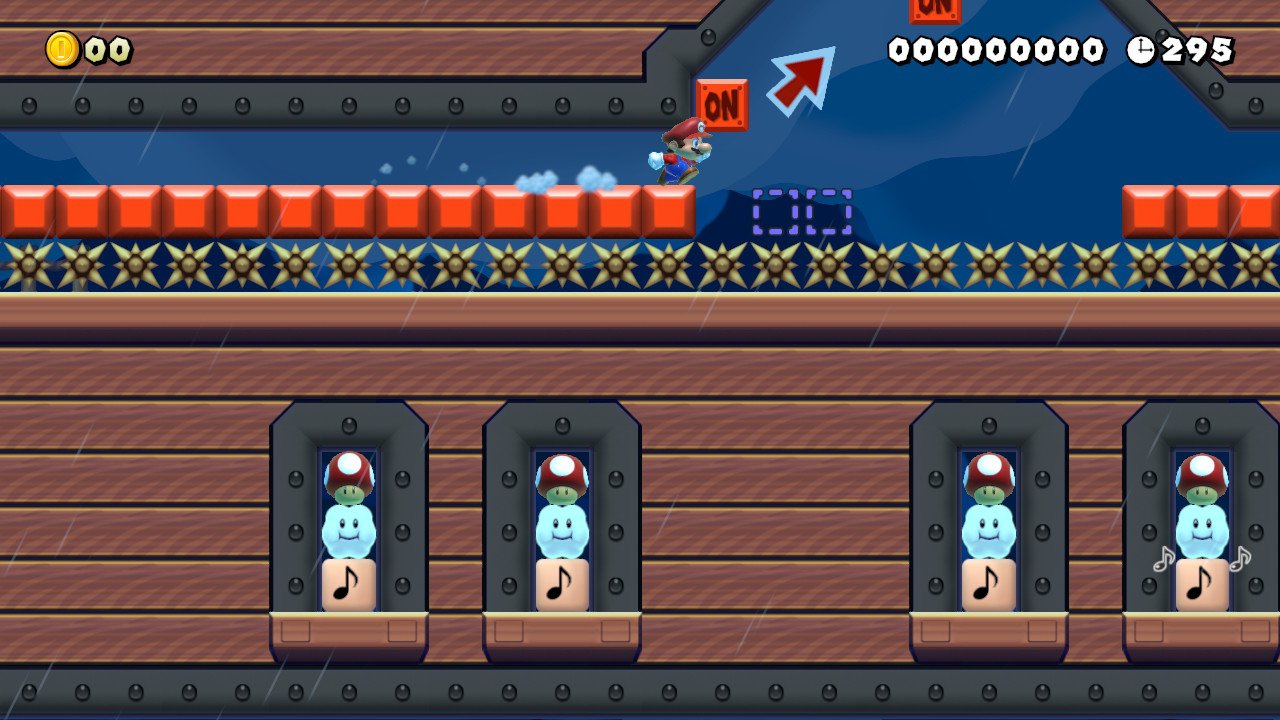Select the ON switch block at top right
Screen dimensions: 1280x720
934,10
